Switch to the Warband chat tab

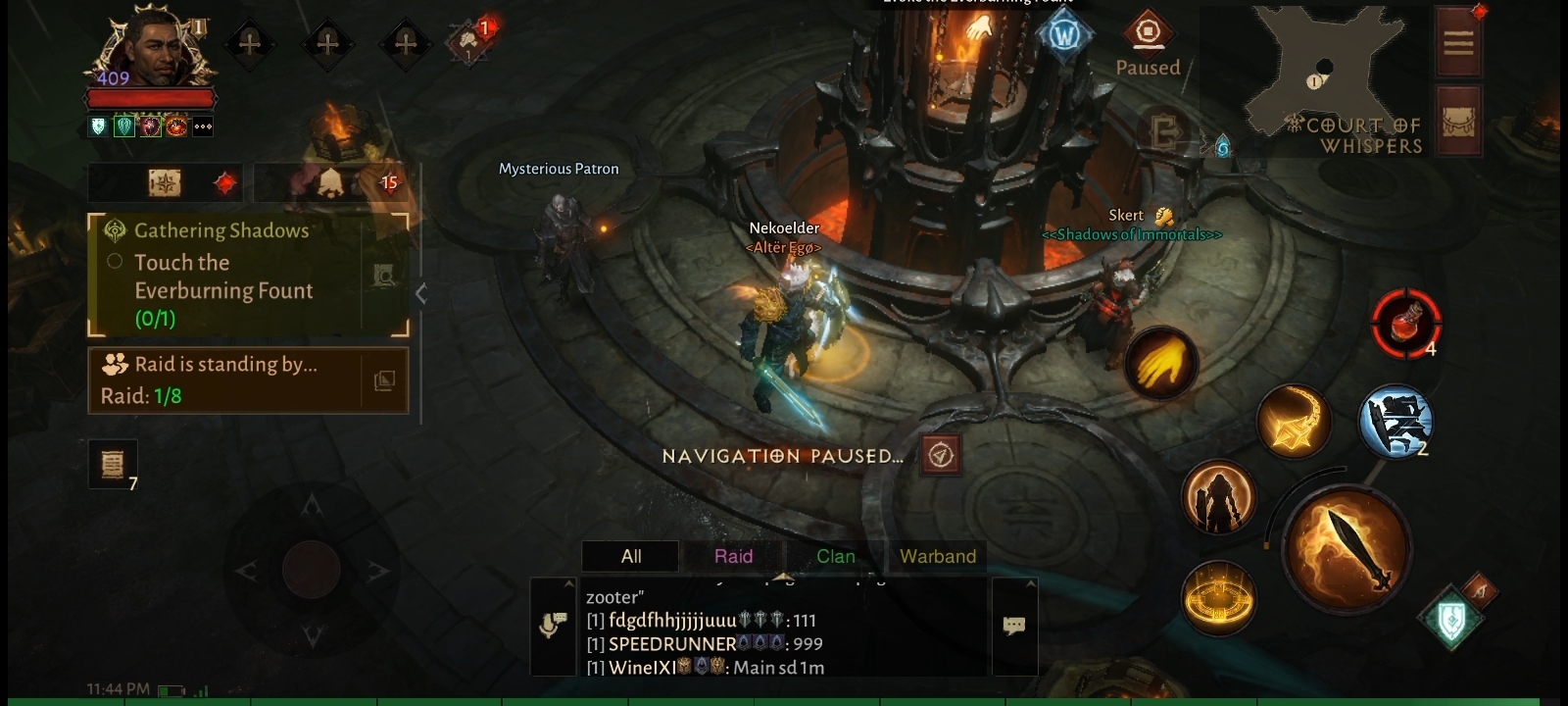937,556
